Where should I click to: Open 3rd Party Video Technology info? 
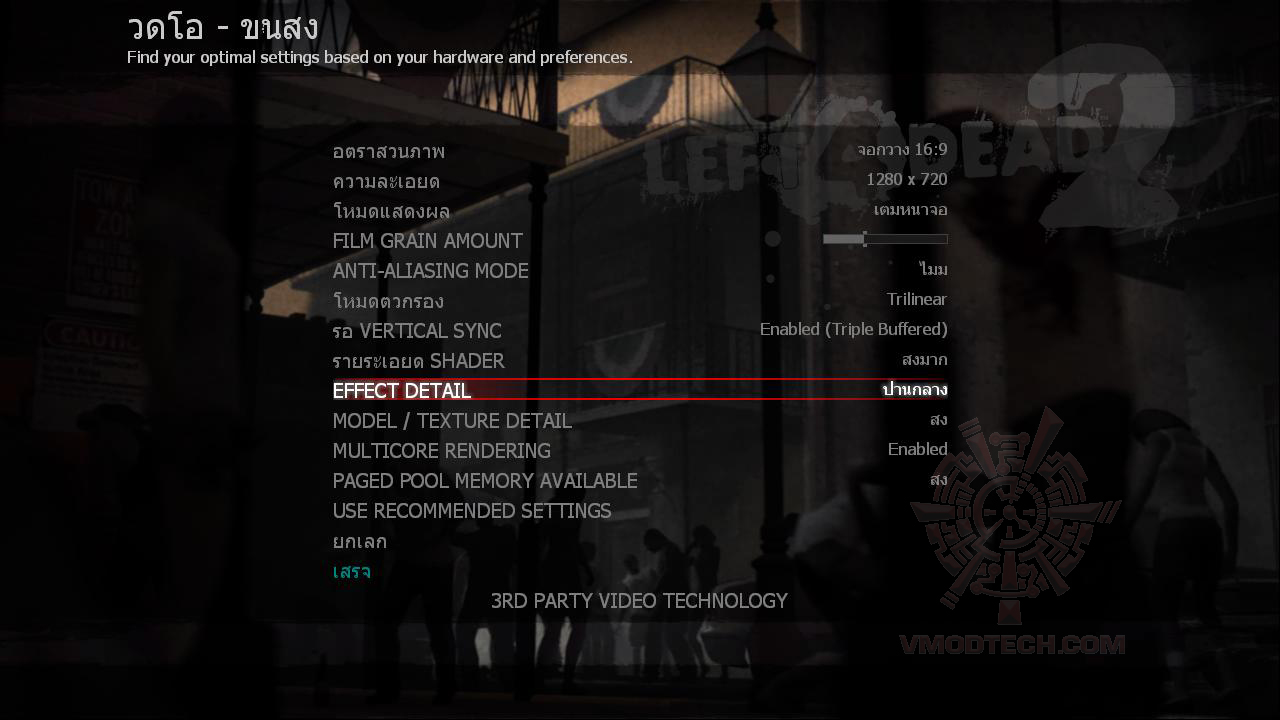(x=639, y=601)
